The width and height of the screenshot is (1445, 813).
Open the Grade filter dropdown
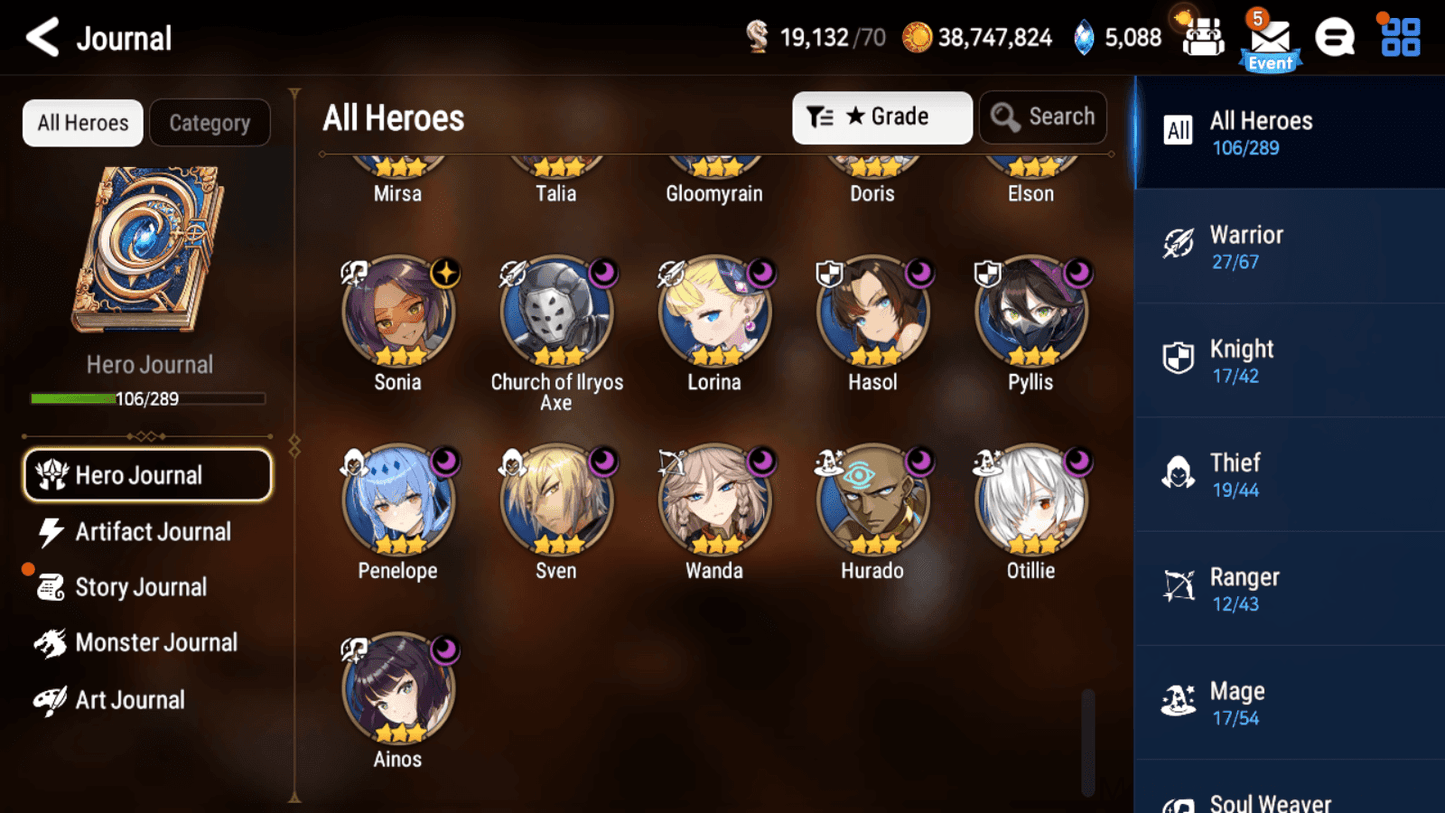click(x=882, y=117)
